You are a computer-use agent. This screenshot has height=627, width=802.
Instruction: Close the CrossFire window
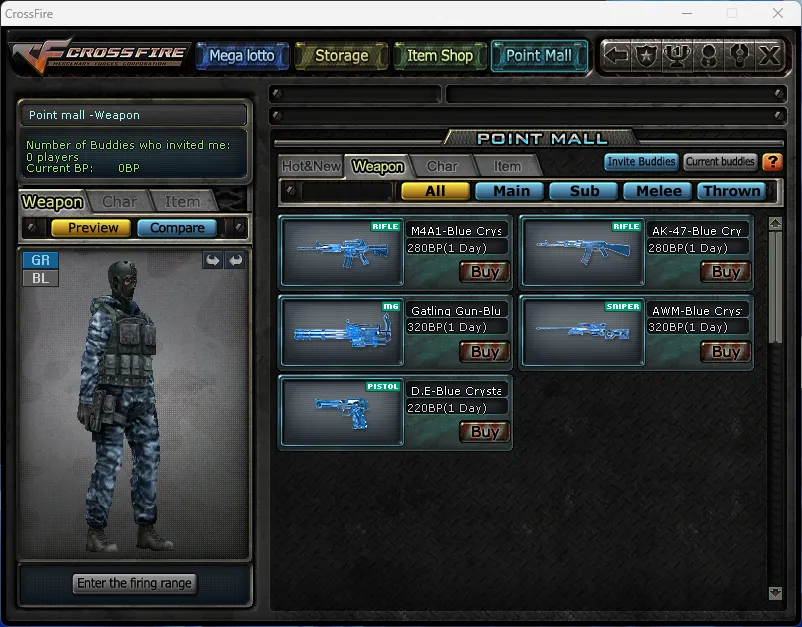pyautogui.click(x=778, y=13)
